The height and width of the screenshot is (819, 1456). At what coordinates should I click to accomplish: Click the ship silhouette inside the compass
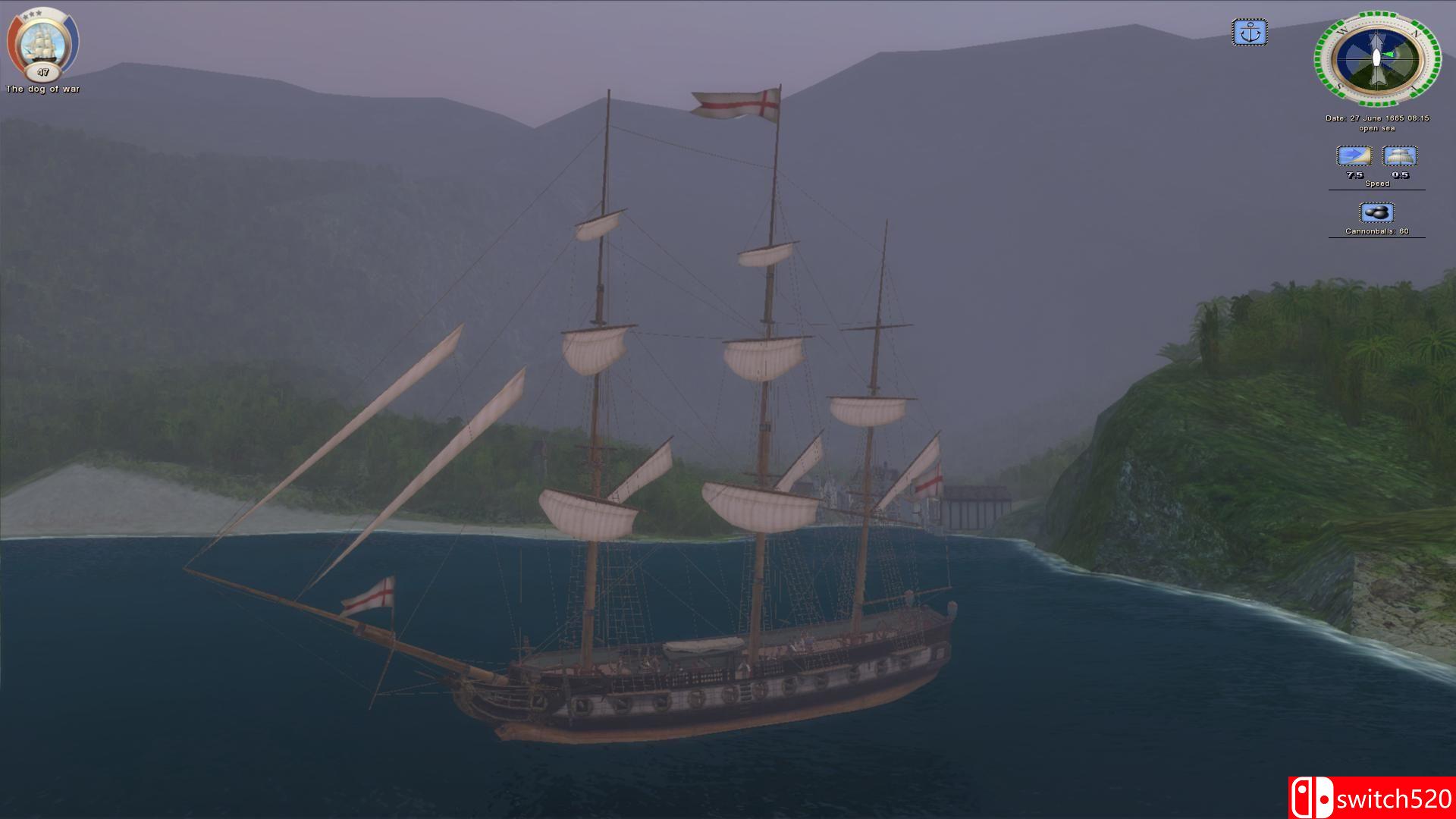(1376, 58)
